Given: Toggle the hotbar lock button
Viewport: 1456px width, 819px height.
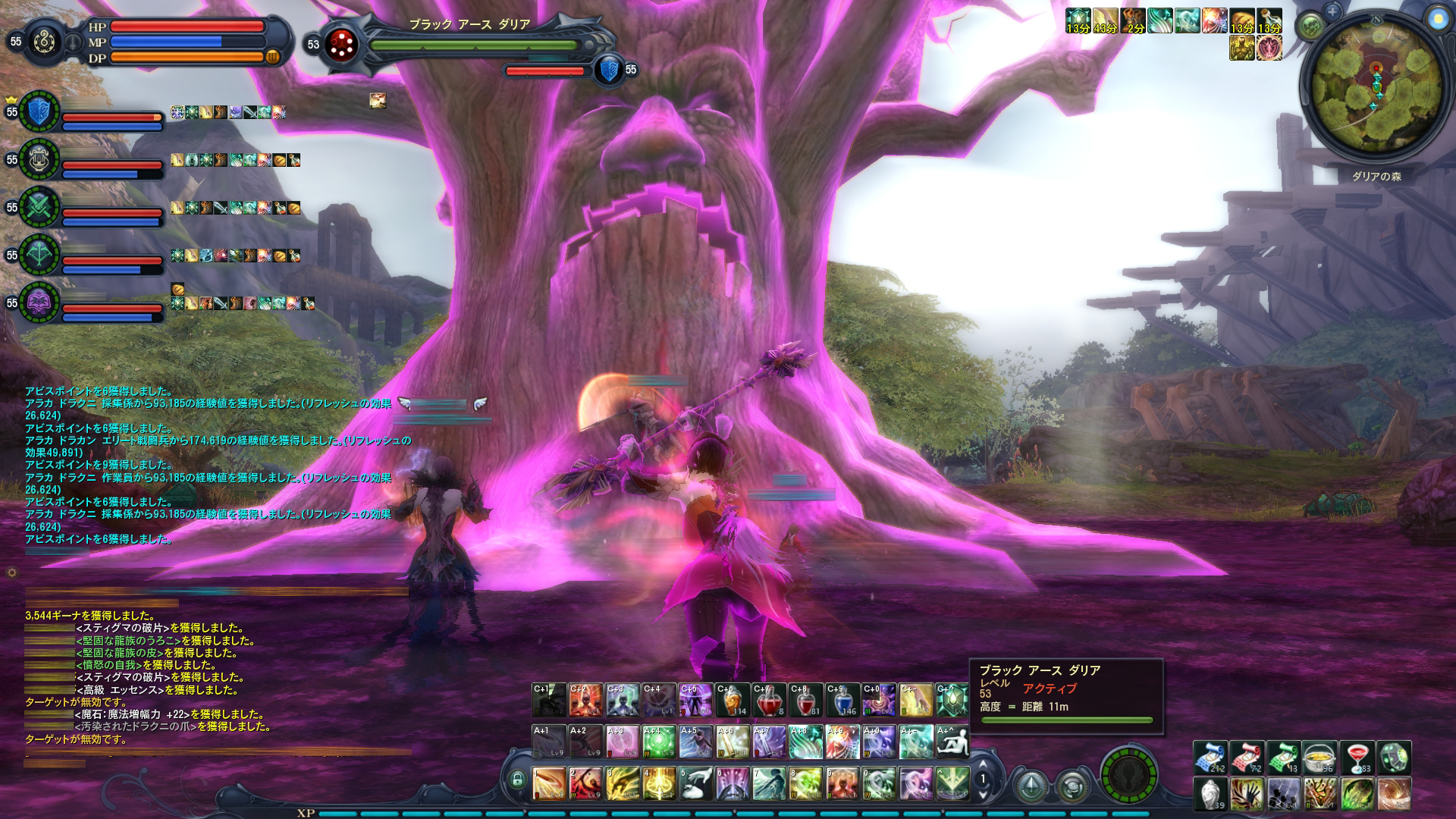Looking at the screenshot, I should (518, 779).
